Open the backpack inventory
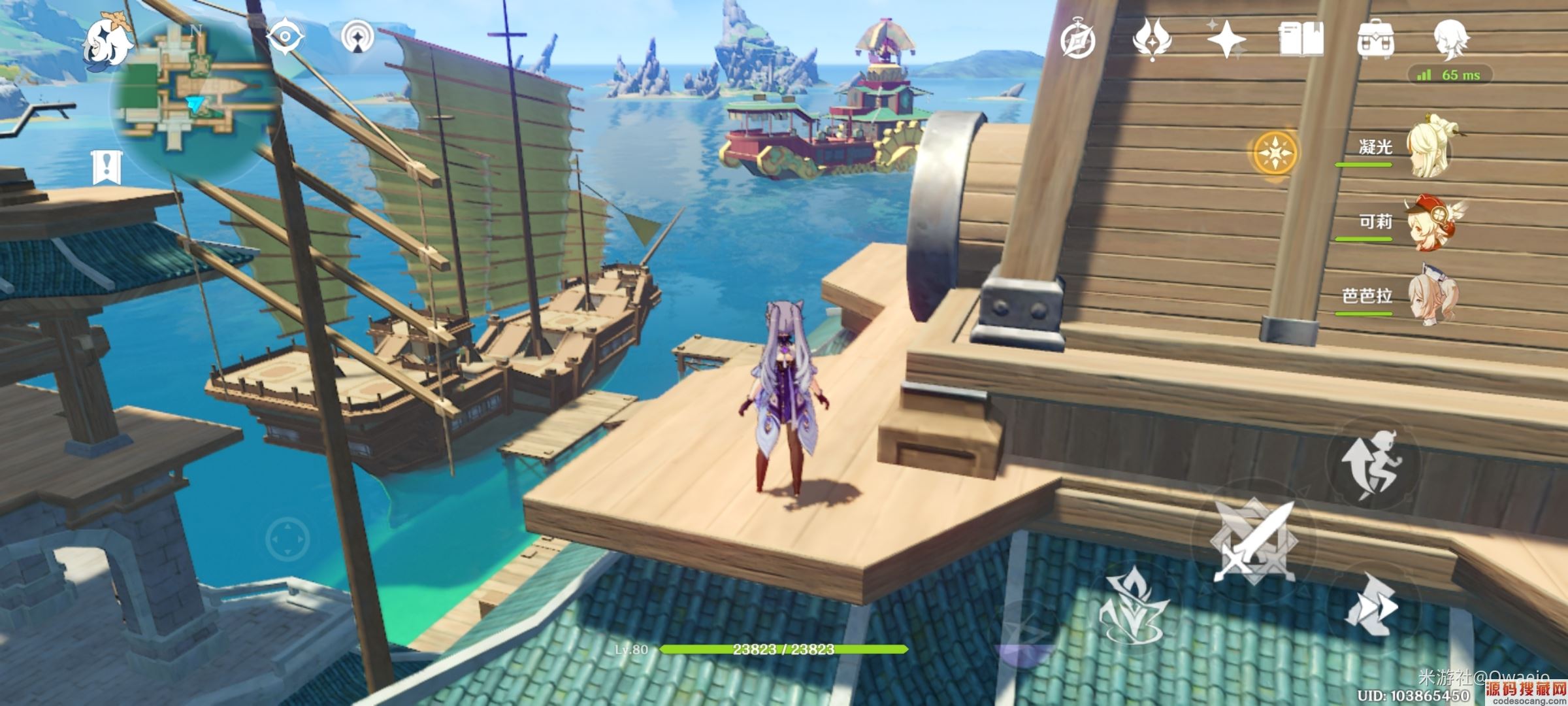This screenshot has height=706, width=1568. coord(1375,39)
